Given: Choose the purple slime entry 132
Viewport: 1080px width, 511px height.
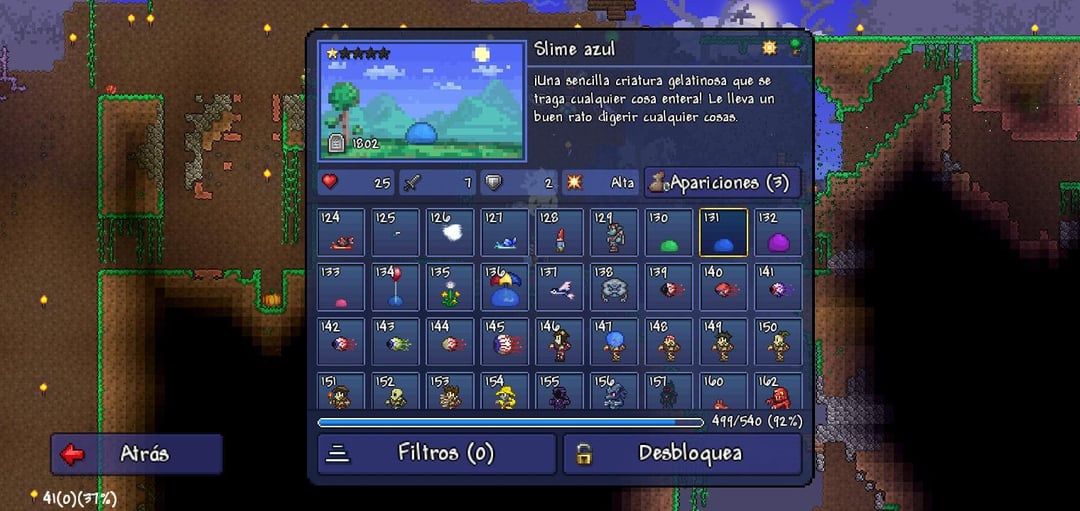Looking at the screenshot, I should pos(778,233).
